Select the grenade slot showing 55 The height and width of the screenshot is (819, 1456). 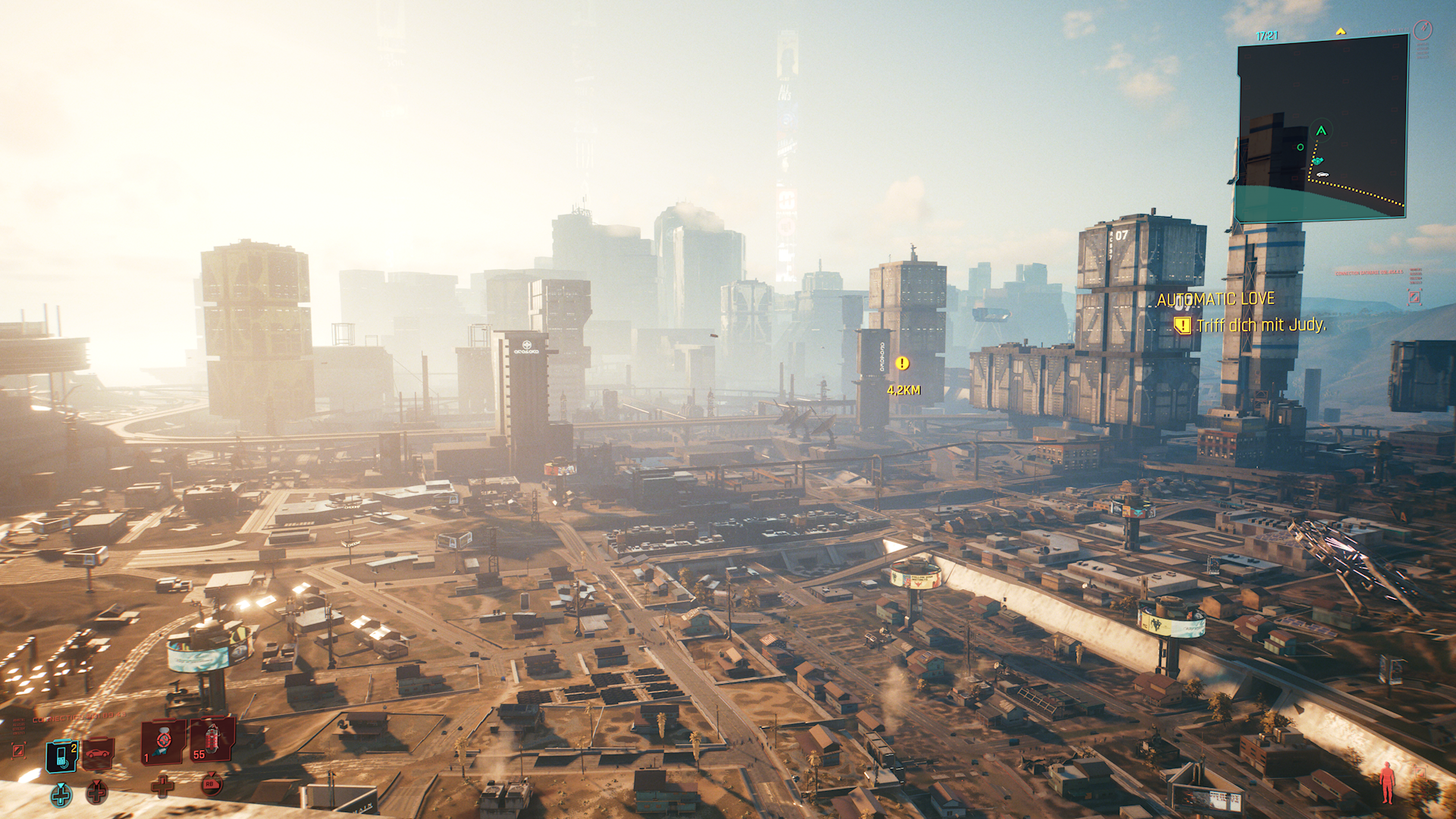212,739
